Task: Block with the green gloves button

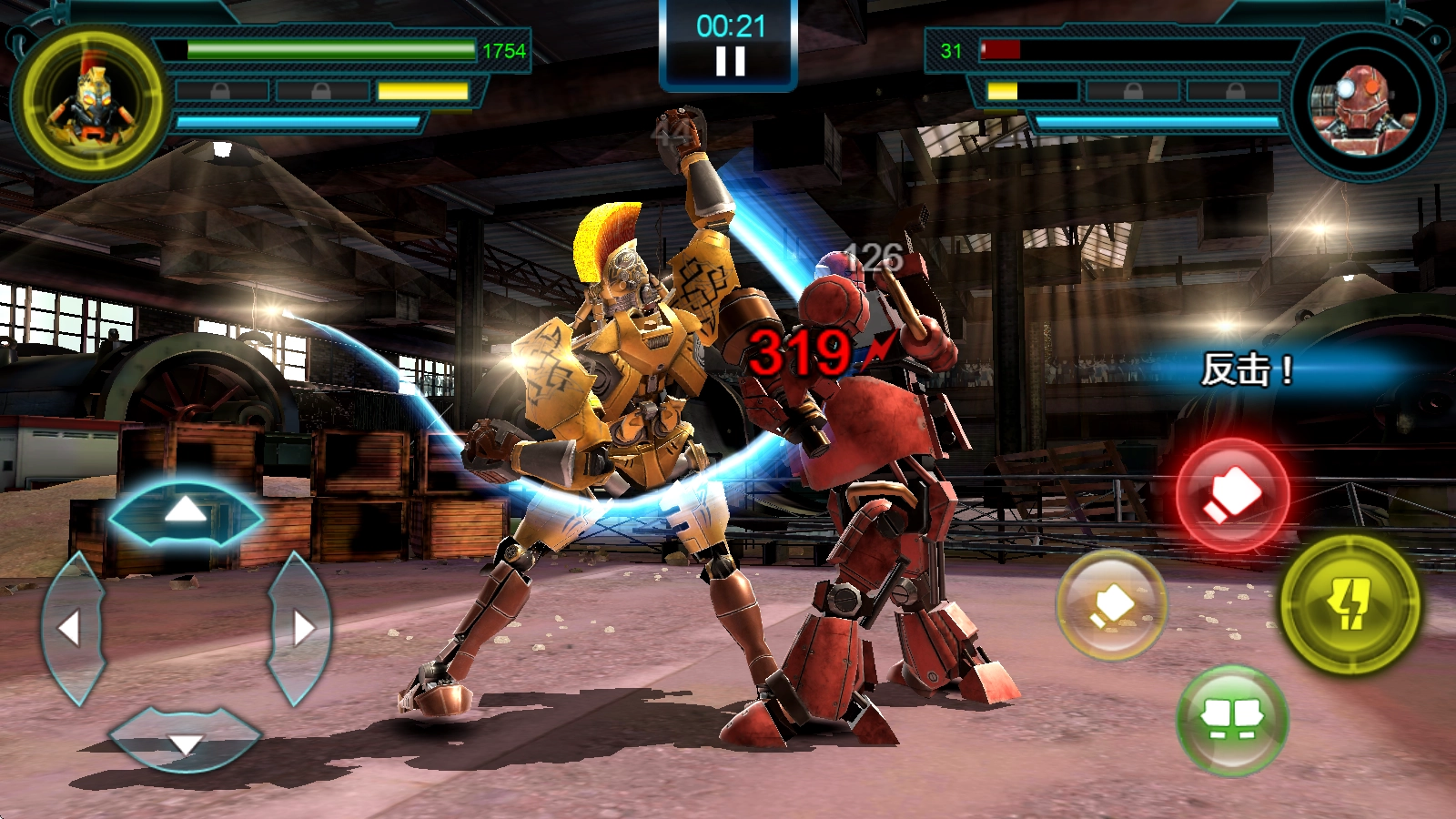Action: pyautogui.click(x=1232, y=720)
